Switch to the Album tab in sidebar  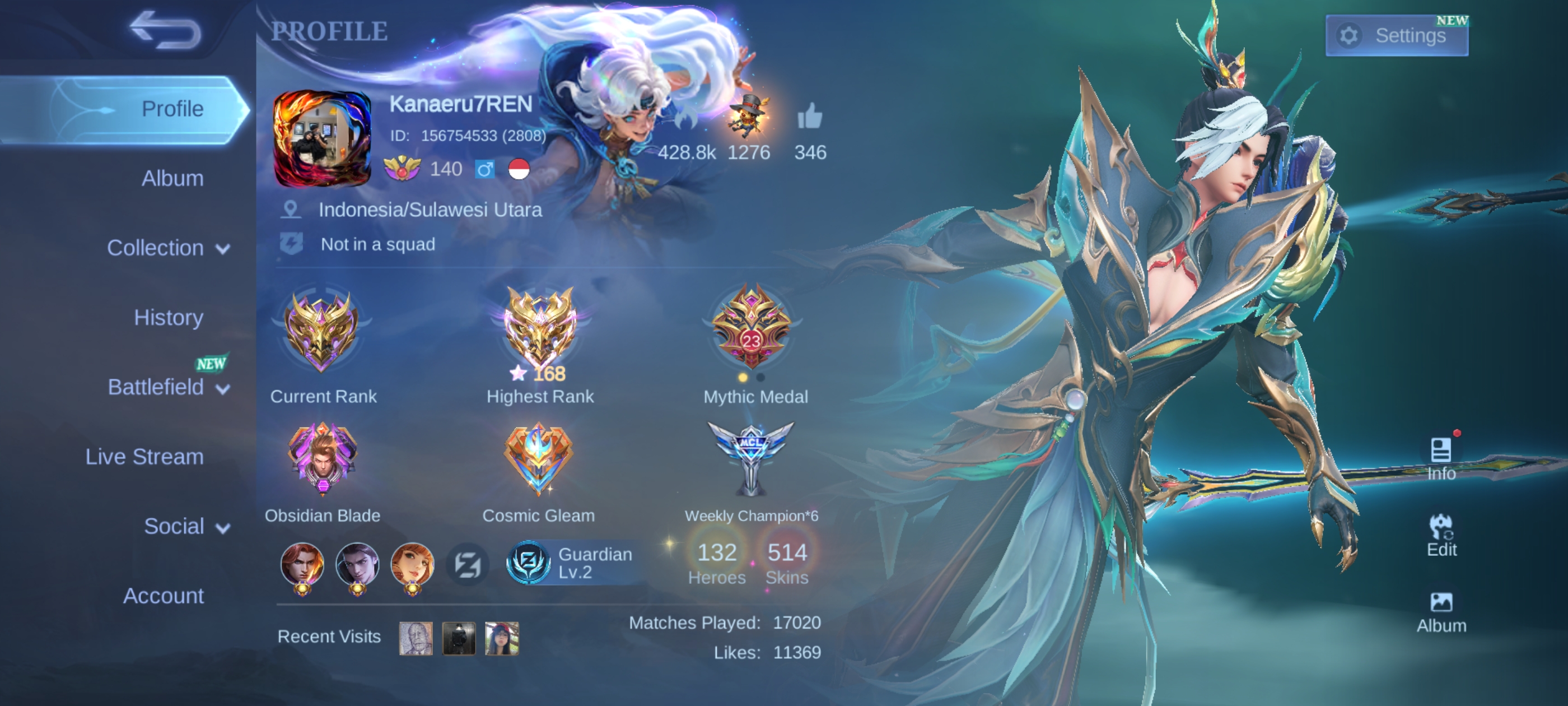point(172,179)
